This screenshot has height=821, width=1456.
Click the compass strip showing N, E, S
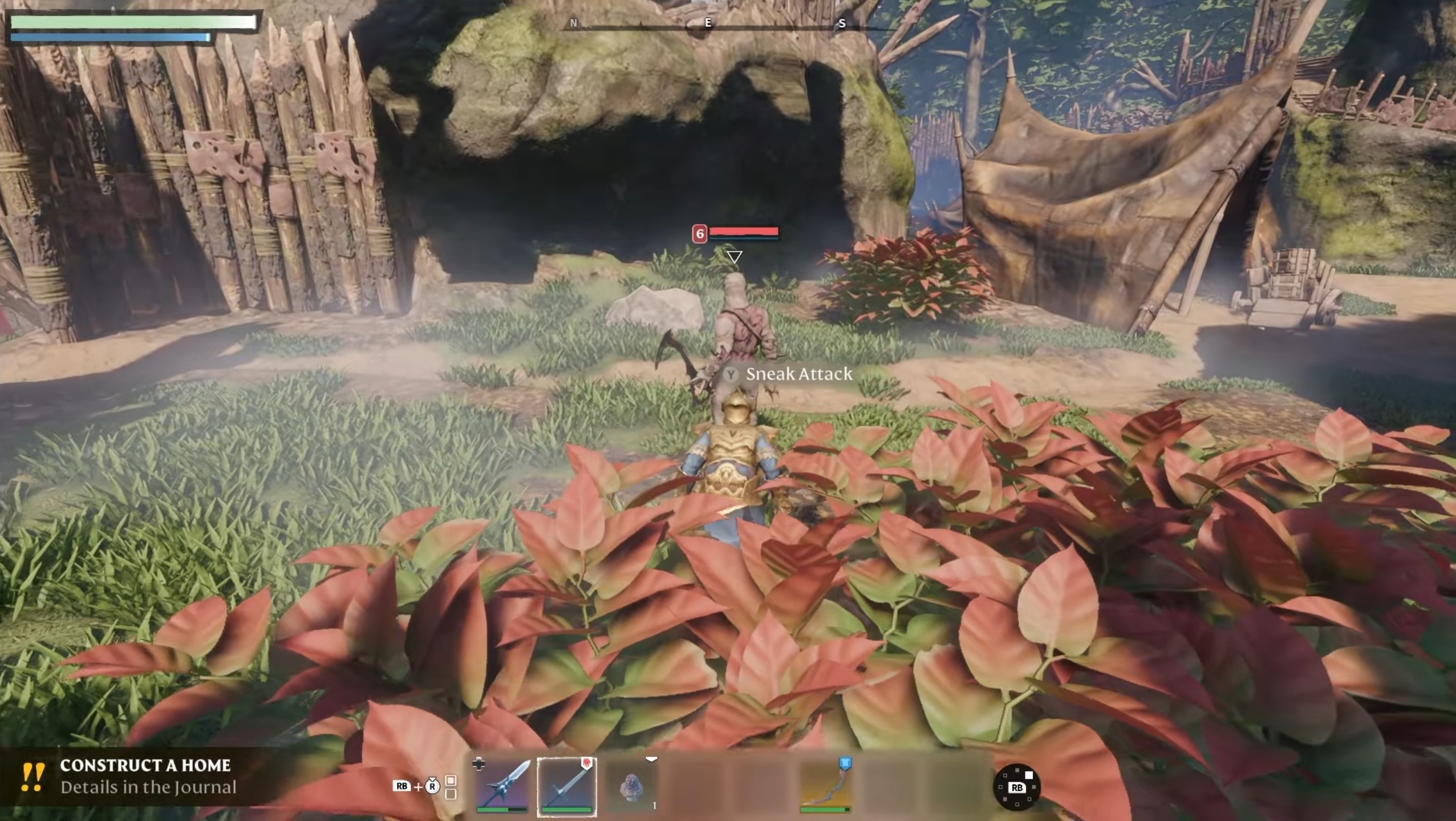707,24
